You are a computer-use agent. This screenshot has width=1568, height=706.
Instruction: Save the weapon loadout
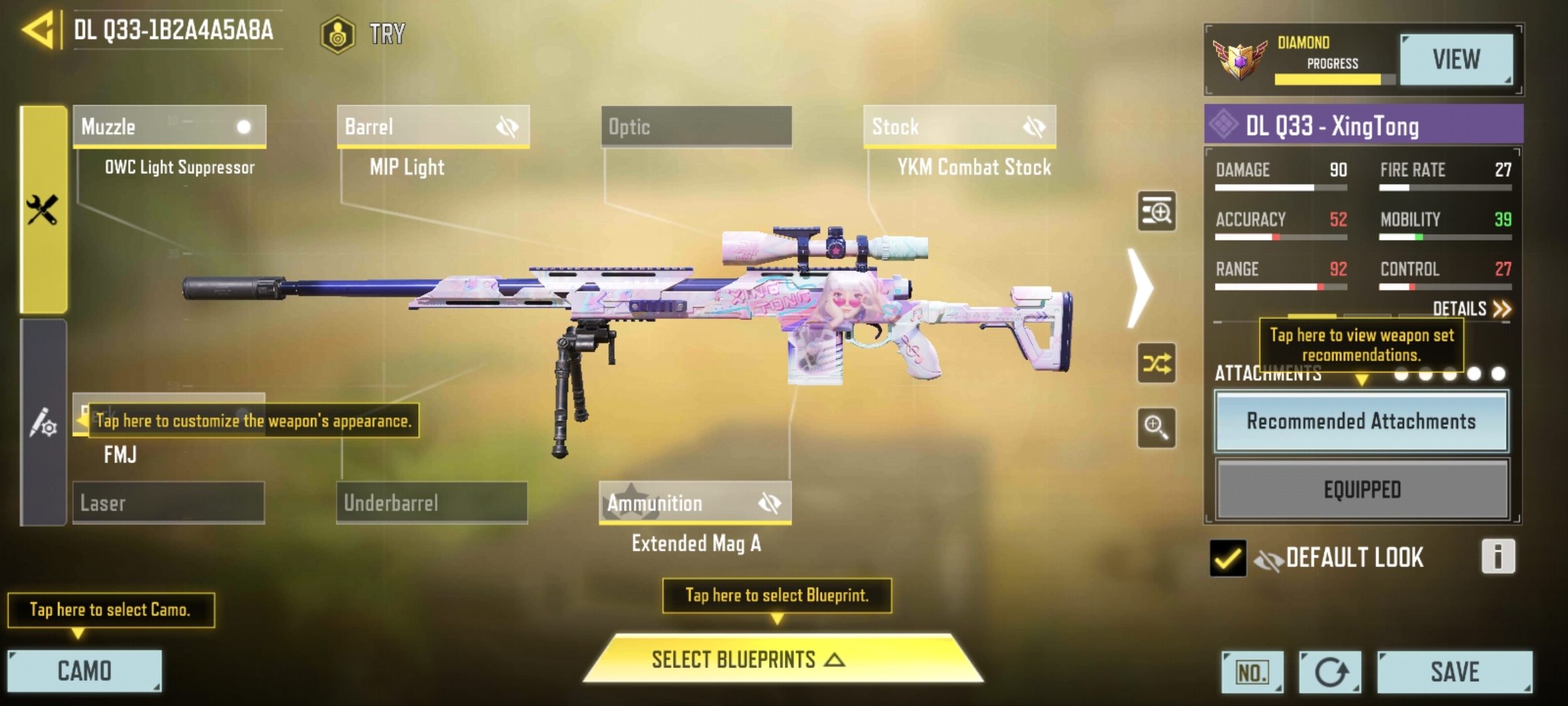click(1454, 671)
